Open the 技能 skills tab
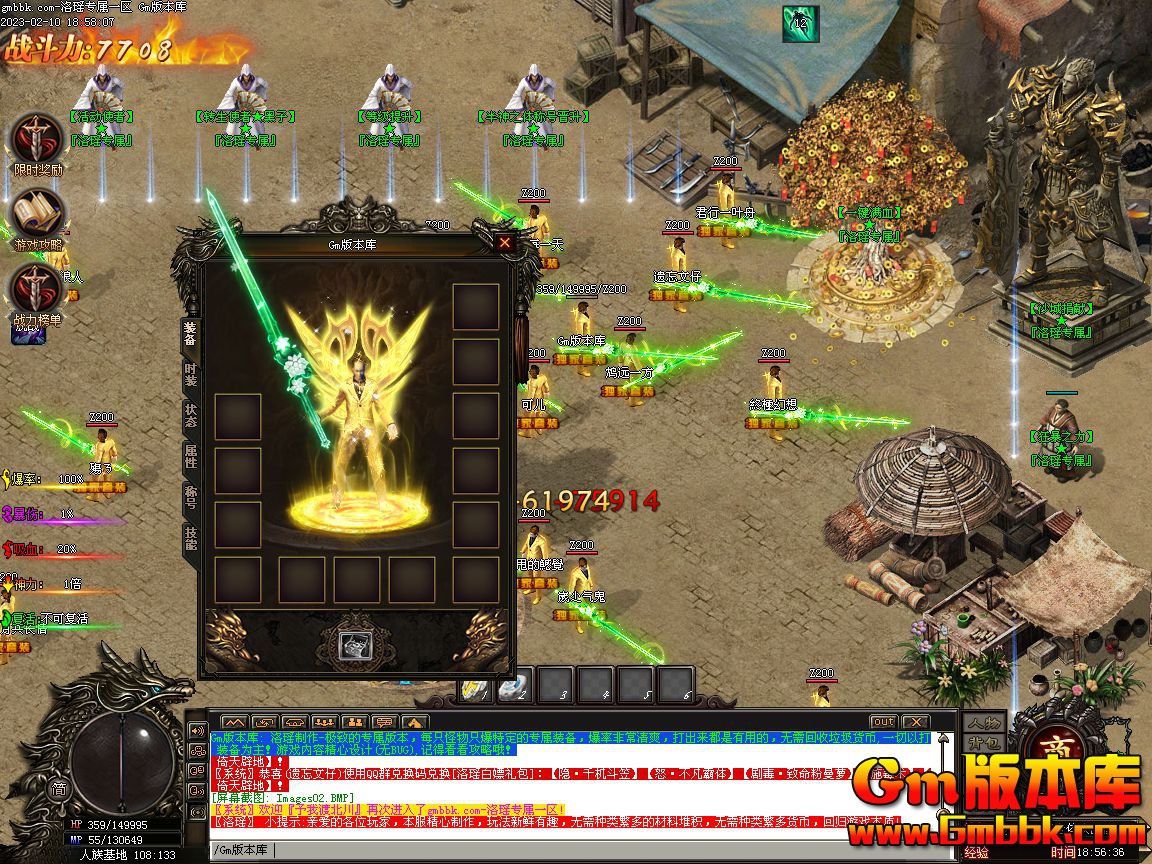Viewport: 1152px width, 864px height. click(190, 538)
